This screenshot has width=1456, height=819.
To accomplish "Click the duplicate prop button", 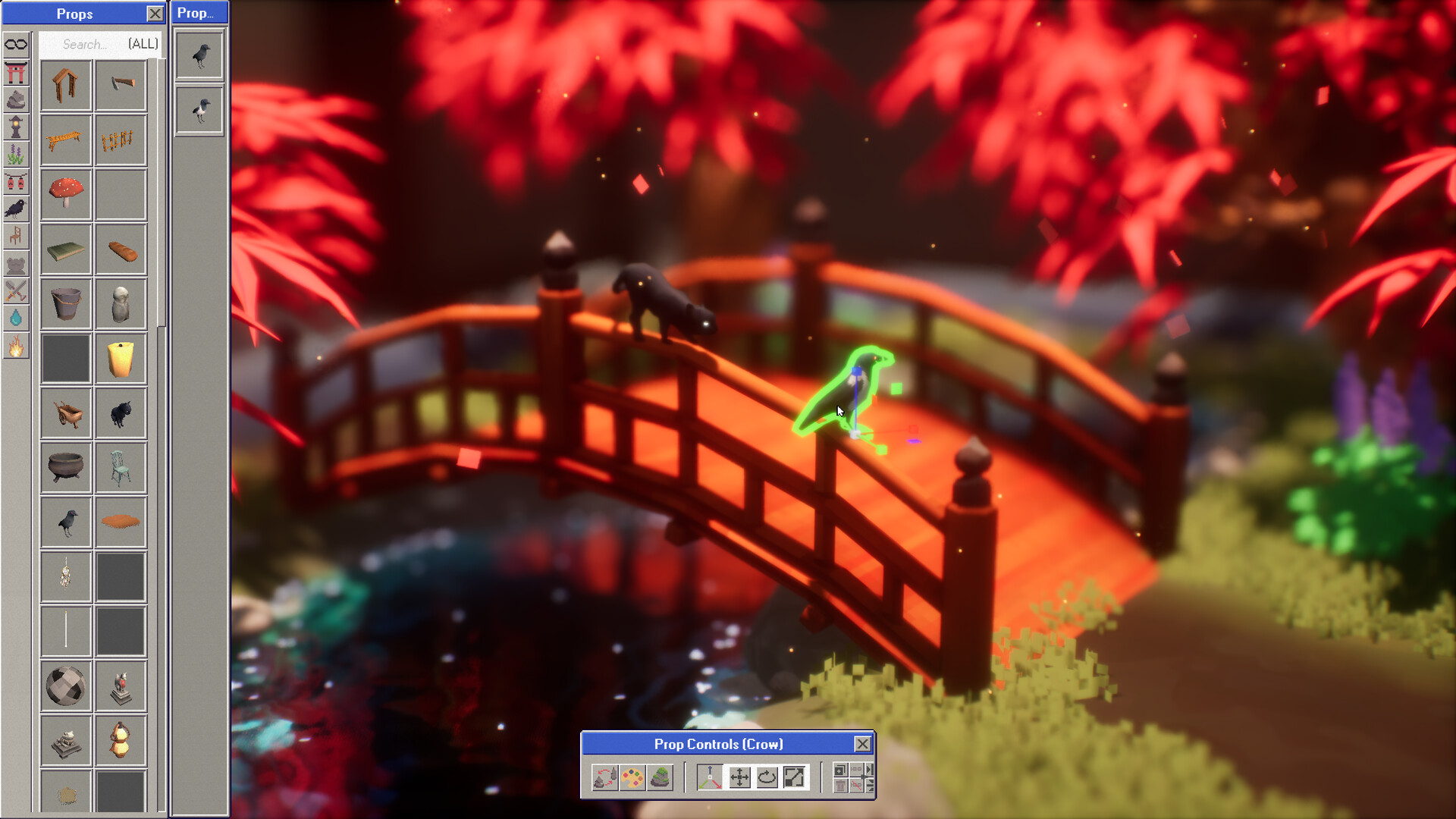I will pos(839,770).
